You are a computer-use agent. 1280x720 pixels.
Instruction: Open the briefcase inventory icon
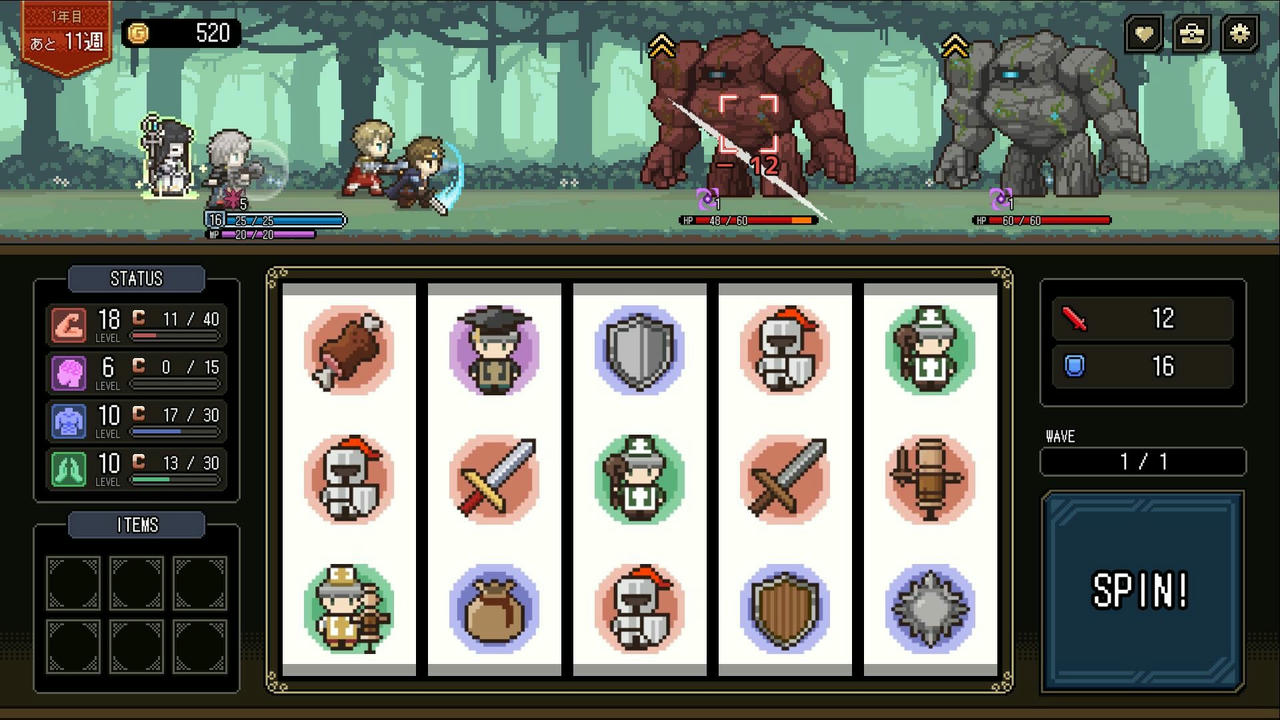click(x=1191, y=33)
